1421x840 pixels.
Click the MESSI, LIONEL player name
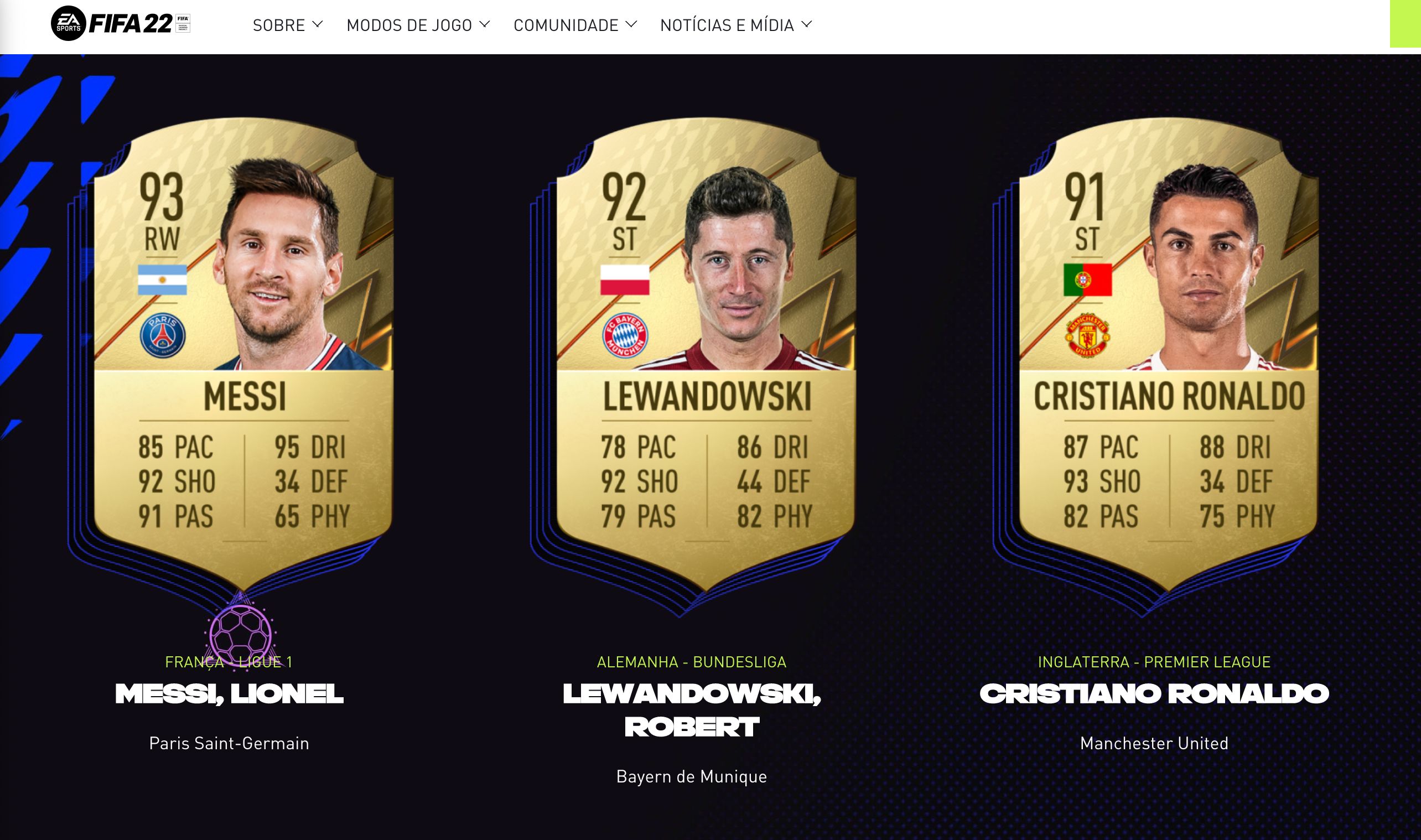(229, 694)
